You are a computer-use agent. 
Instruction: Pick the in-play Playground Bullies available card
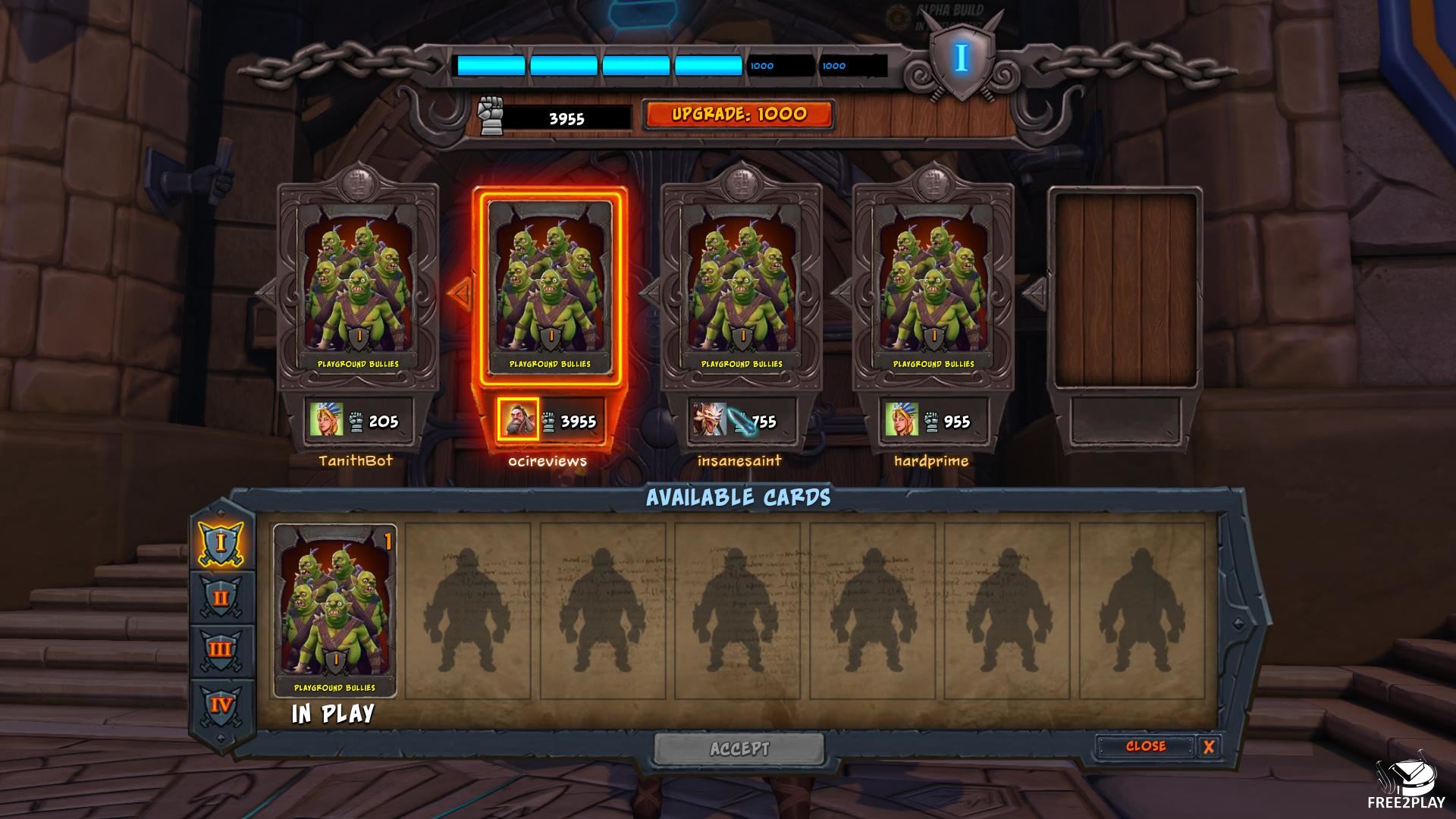coord(334,610)
